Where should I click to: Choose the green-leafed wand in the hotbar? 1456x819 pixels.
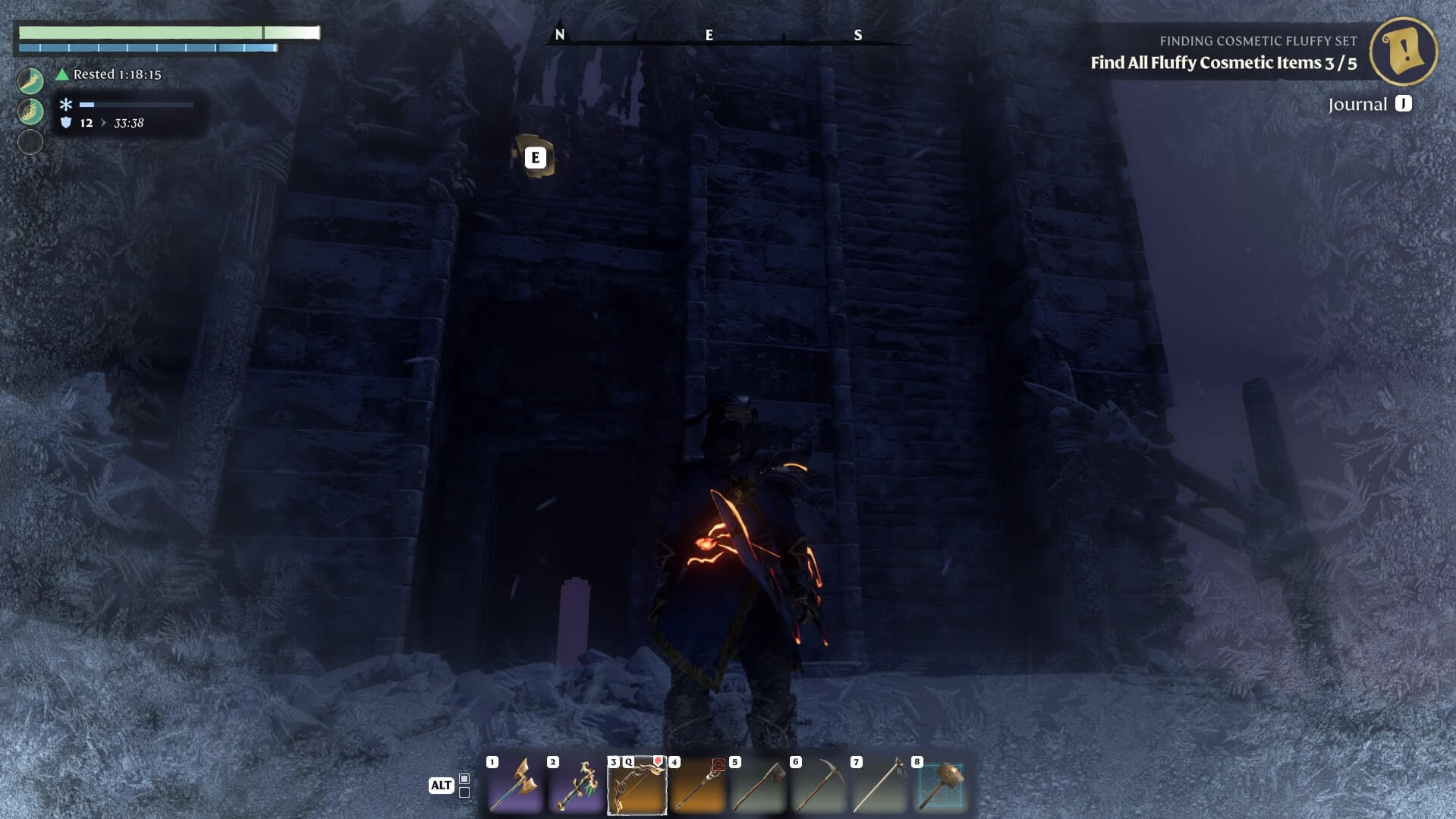pos(576,785)
